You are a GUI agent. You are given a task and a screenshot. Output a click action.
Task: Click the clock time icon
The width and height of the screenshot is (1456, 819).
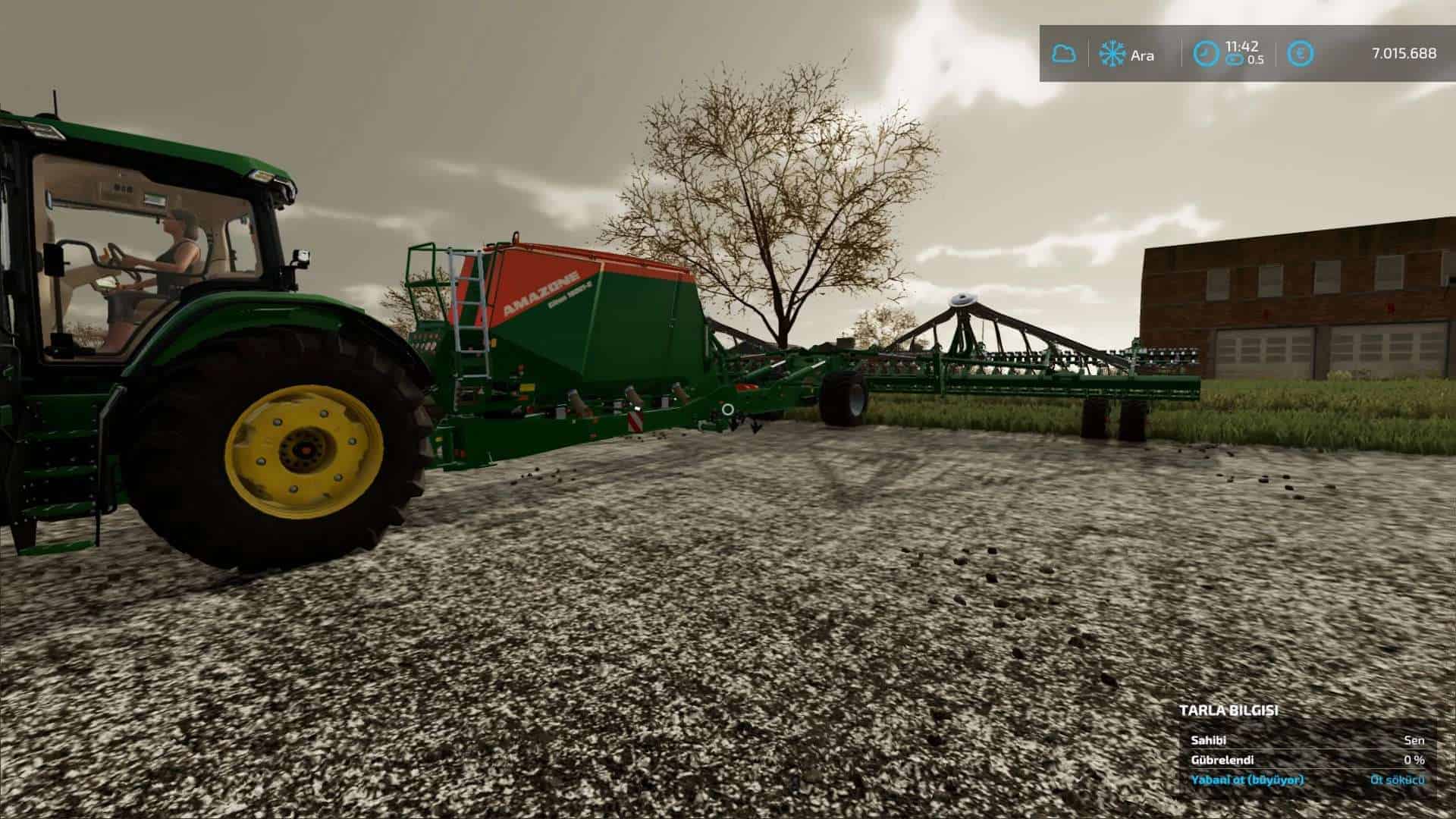tap(1204, 53)
